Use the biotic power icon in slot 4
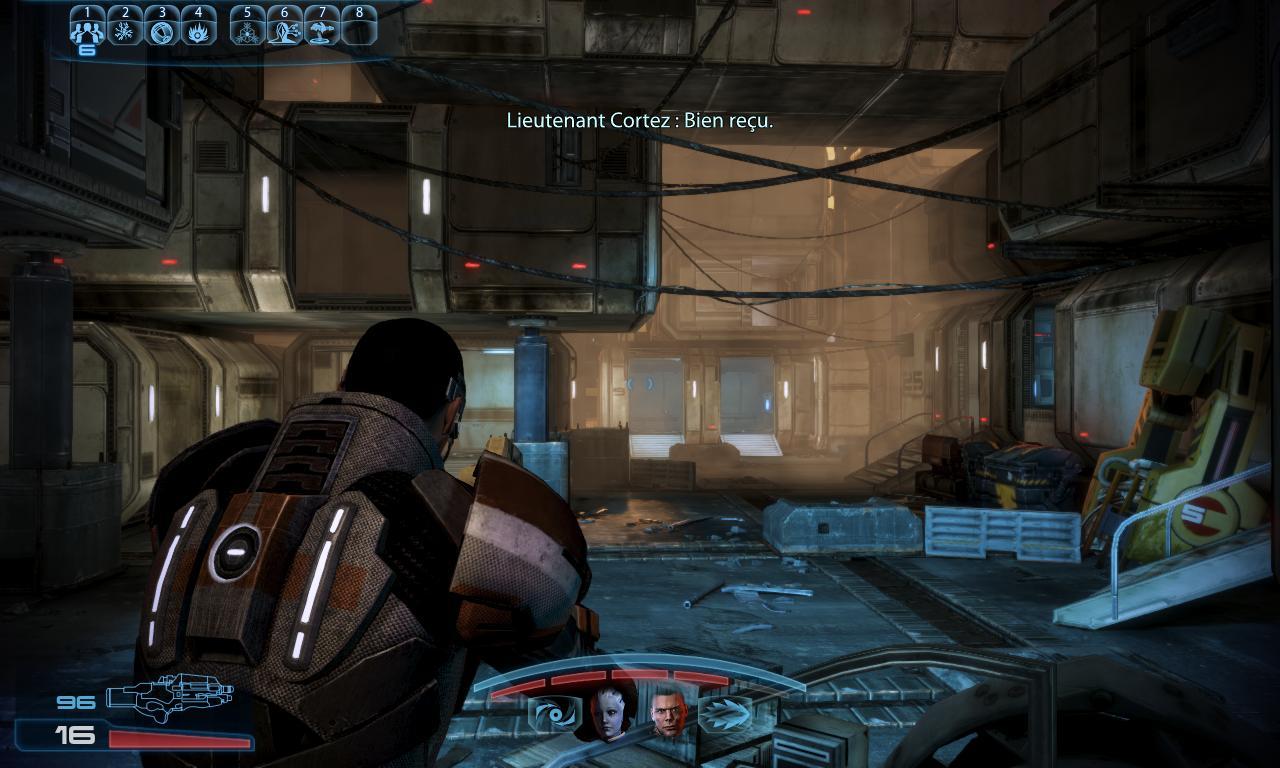Viewport: 1280px width, 768px height. click(199, 31)
